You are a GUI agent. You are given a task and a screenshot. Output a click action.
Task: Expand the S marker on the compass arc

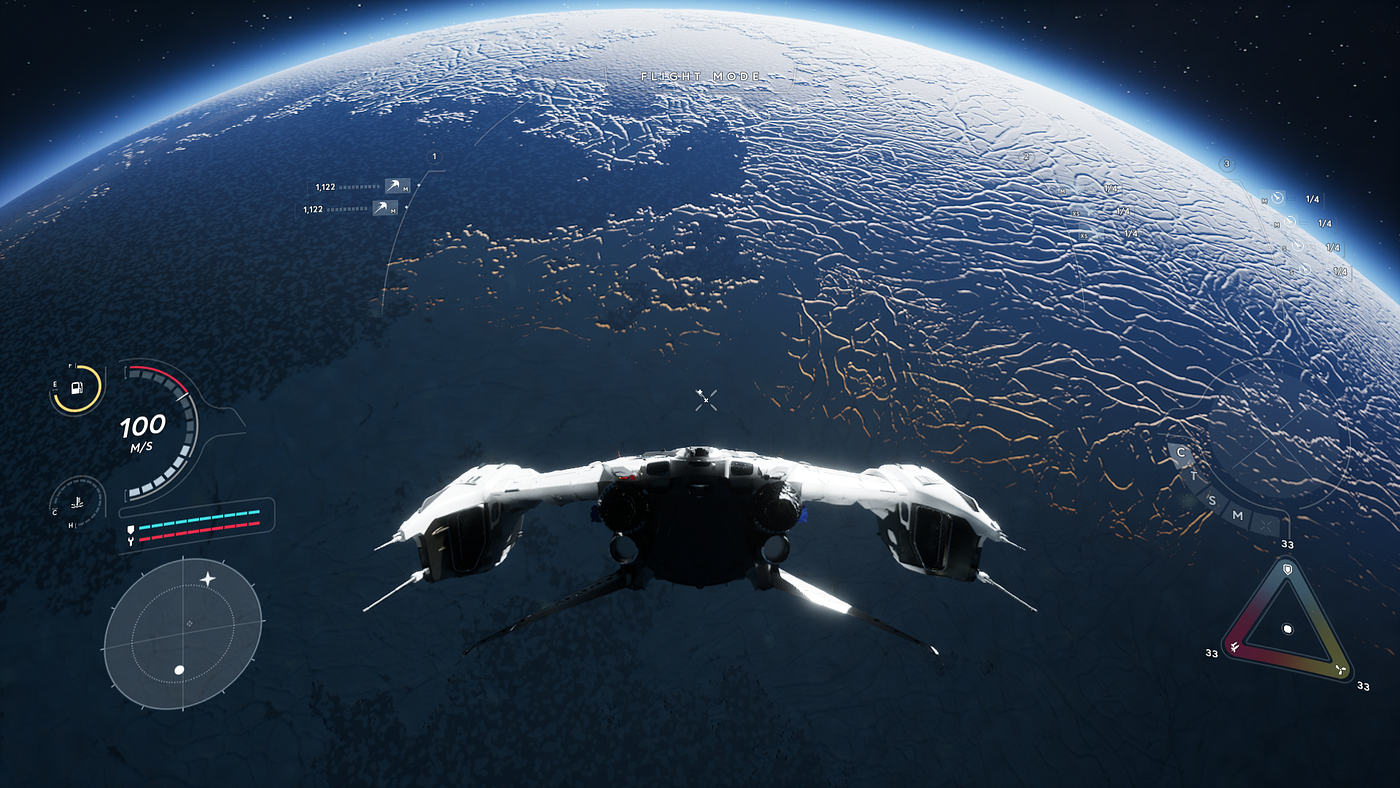[x=1212, y=500]
